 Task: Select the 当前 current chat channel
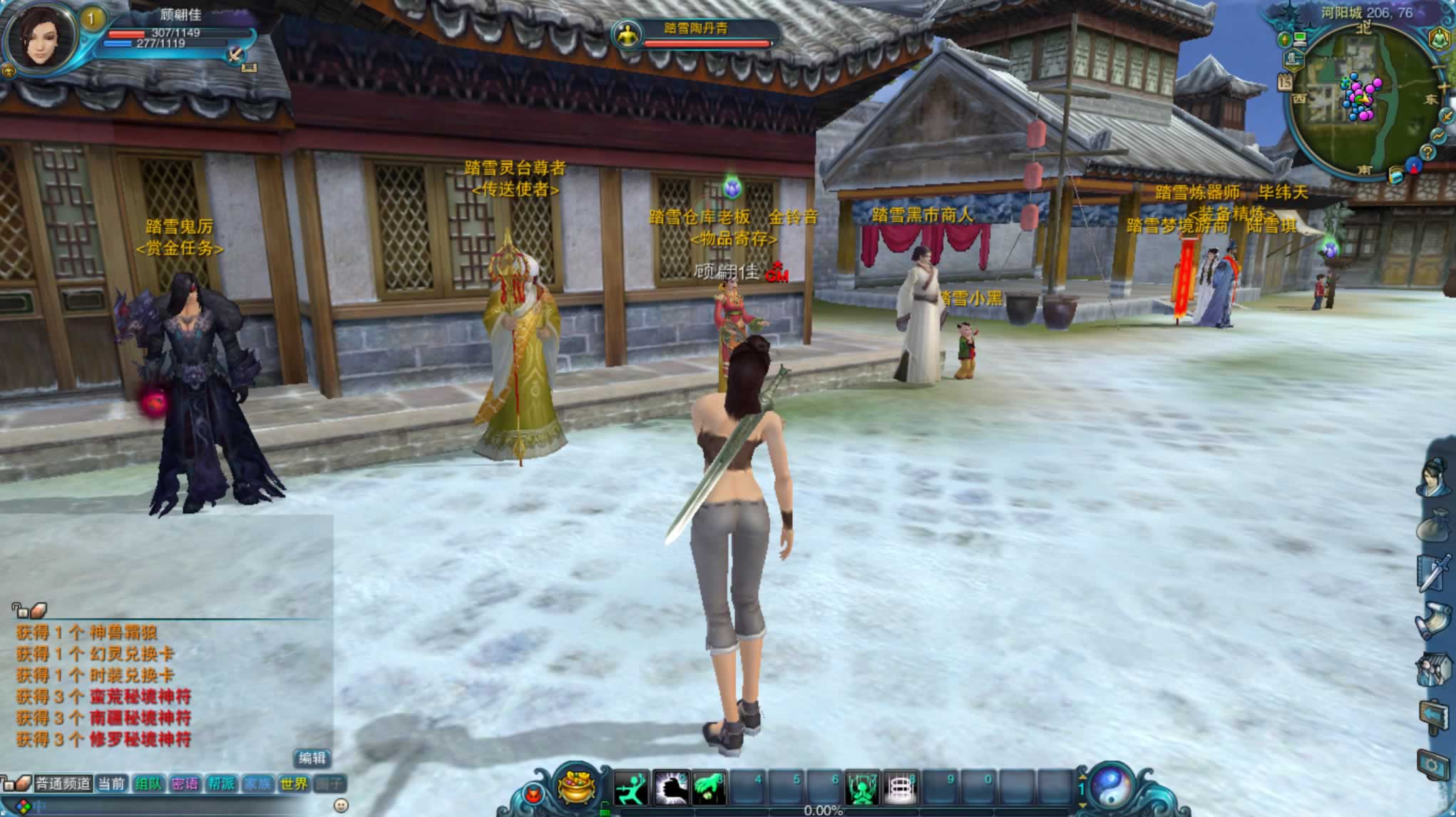coord(111,784)
